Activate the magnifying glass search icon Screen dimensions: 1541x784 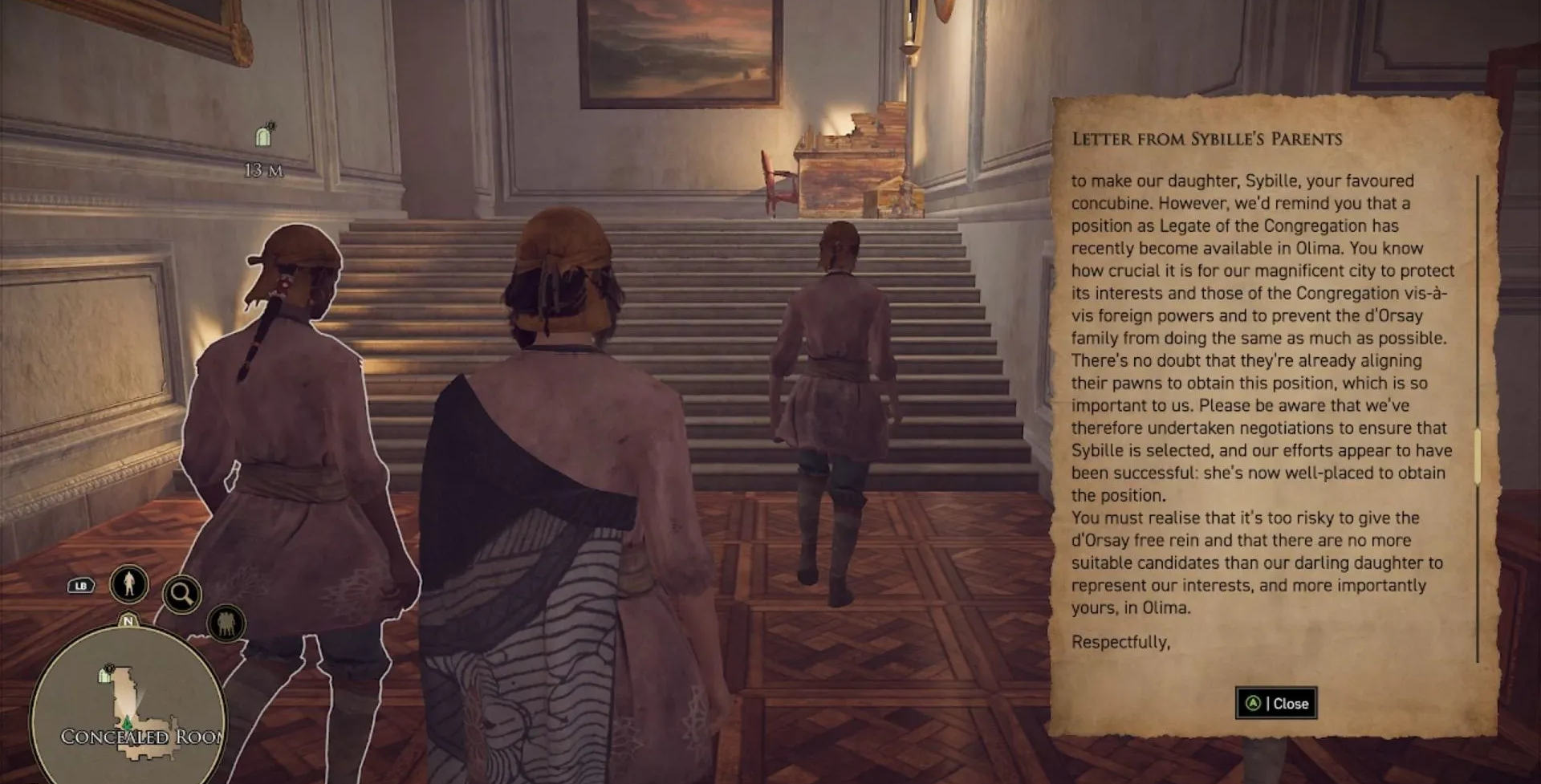181,595
